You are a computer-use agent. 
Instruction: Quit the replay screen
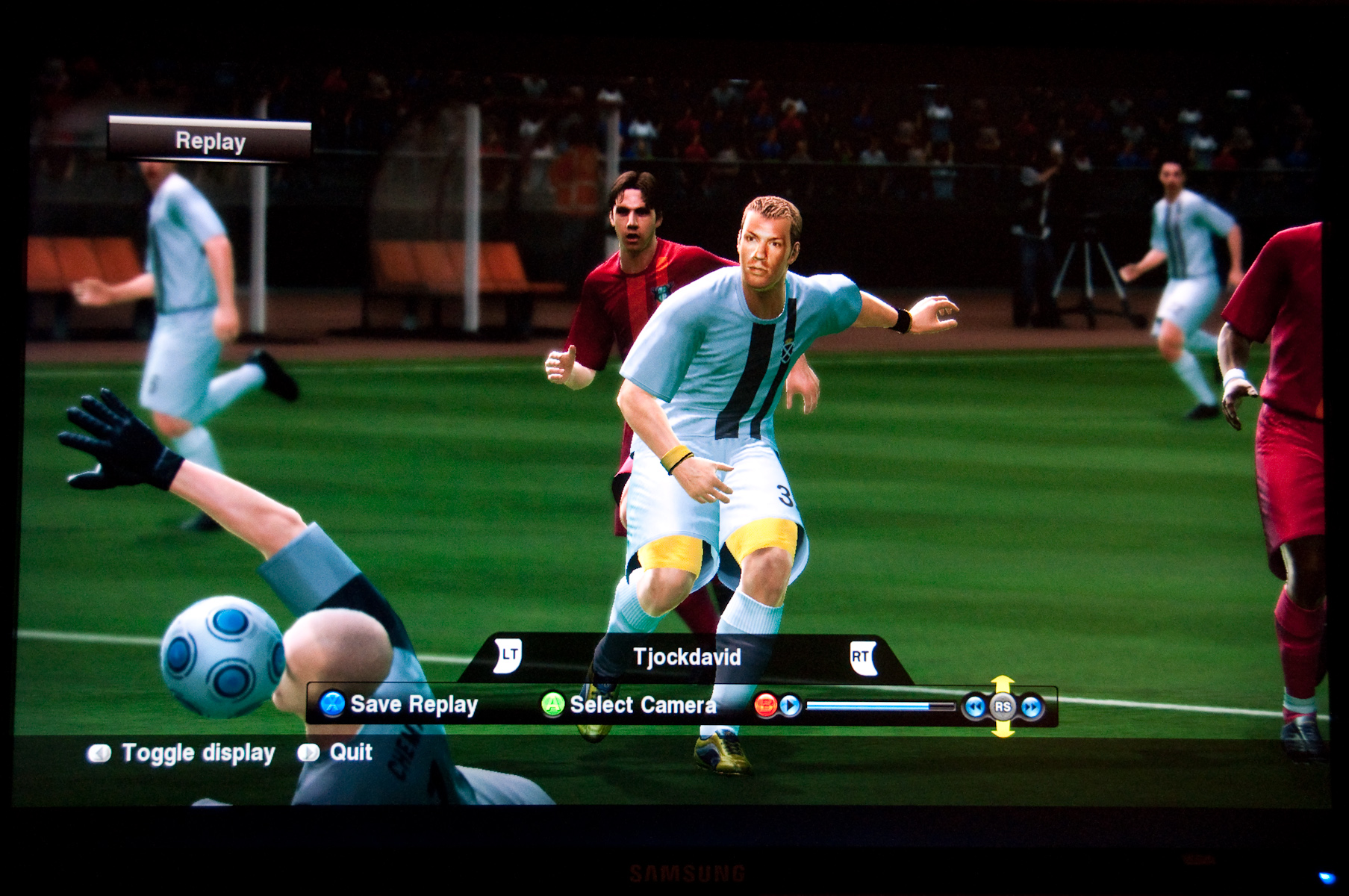point(336,752)
